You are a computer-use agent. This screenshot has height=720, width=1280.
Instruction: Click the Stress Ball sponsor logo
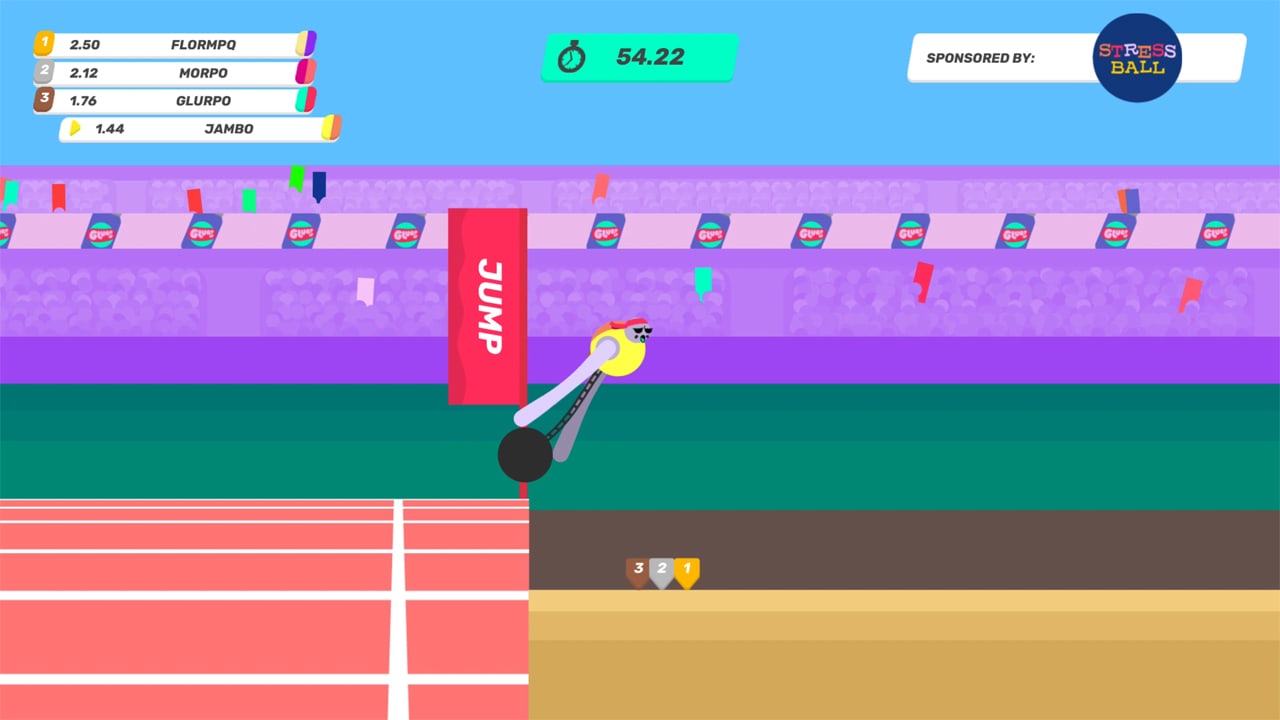(1137, 58)
